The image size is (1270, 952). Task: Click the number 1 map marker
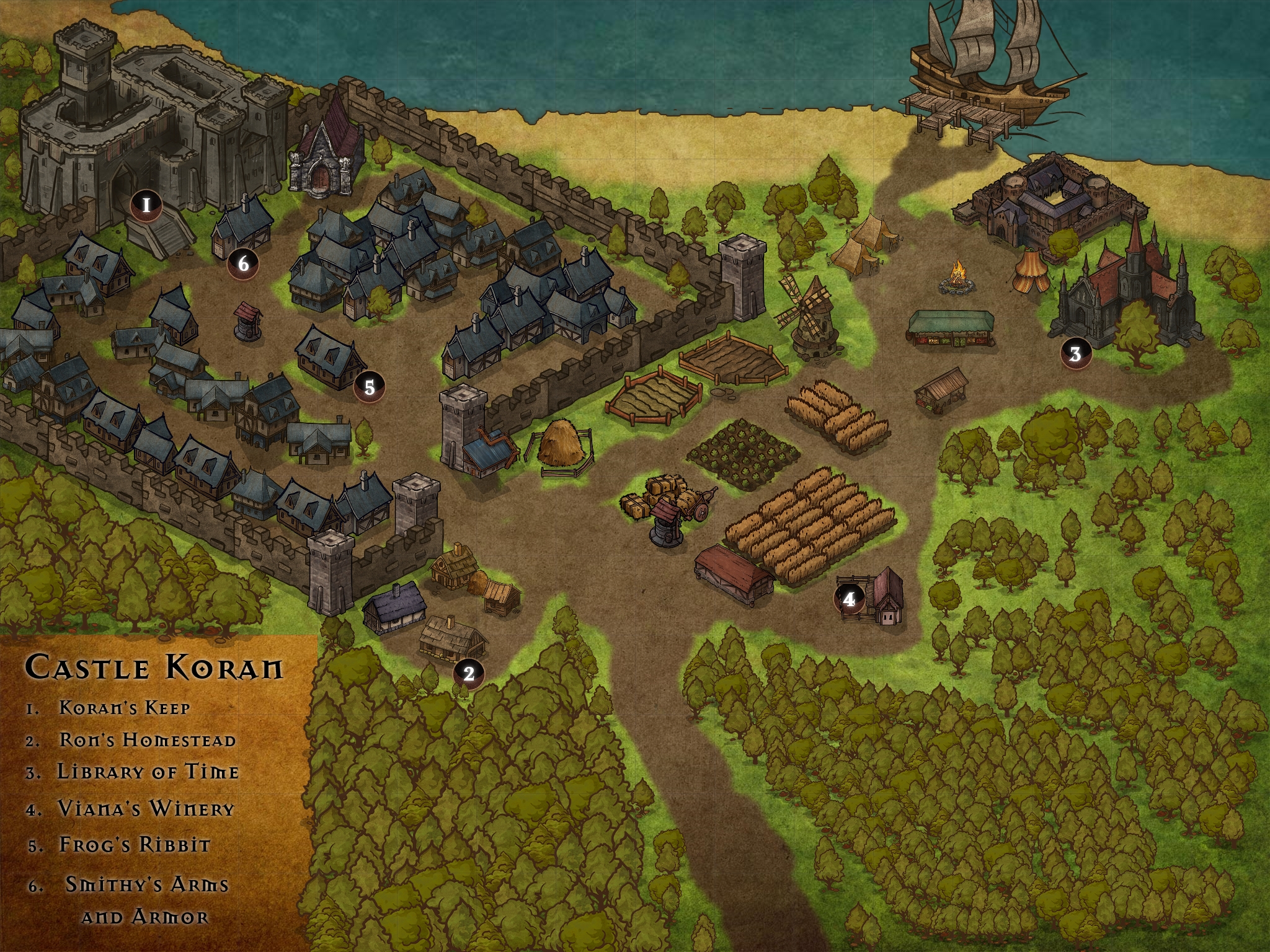(146, 205)
